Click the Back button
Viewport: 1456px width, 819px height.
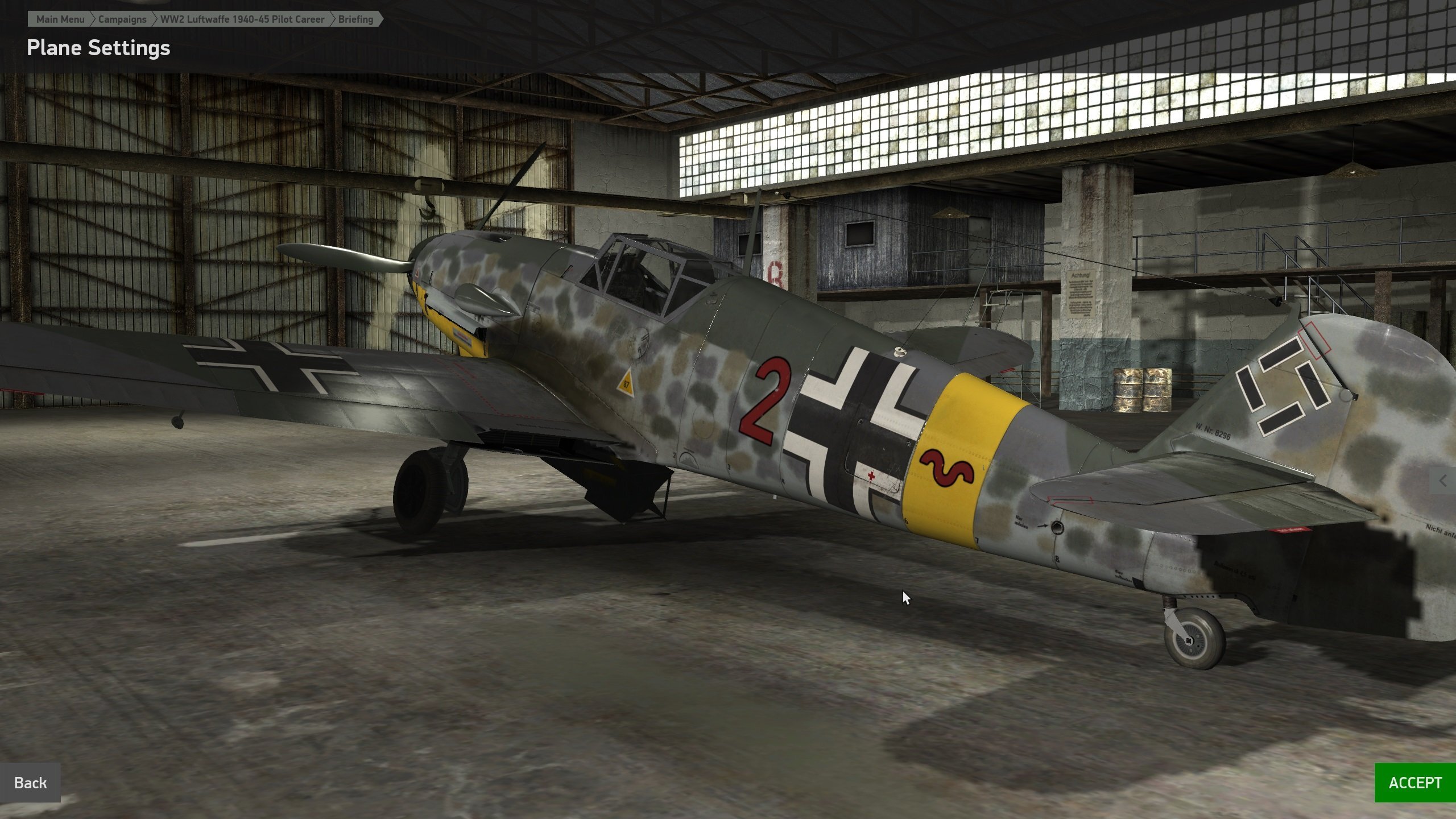pos(30,783)
